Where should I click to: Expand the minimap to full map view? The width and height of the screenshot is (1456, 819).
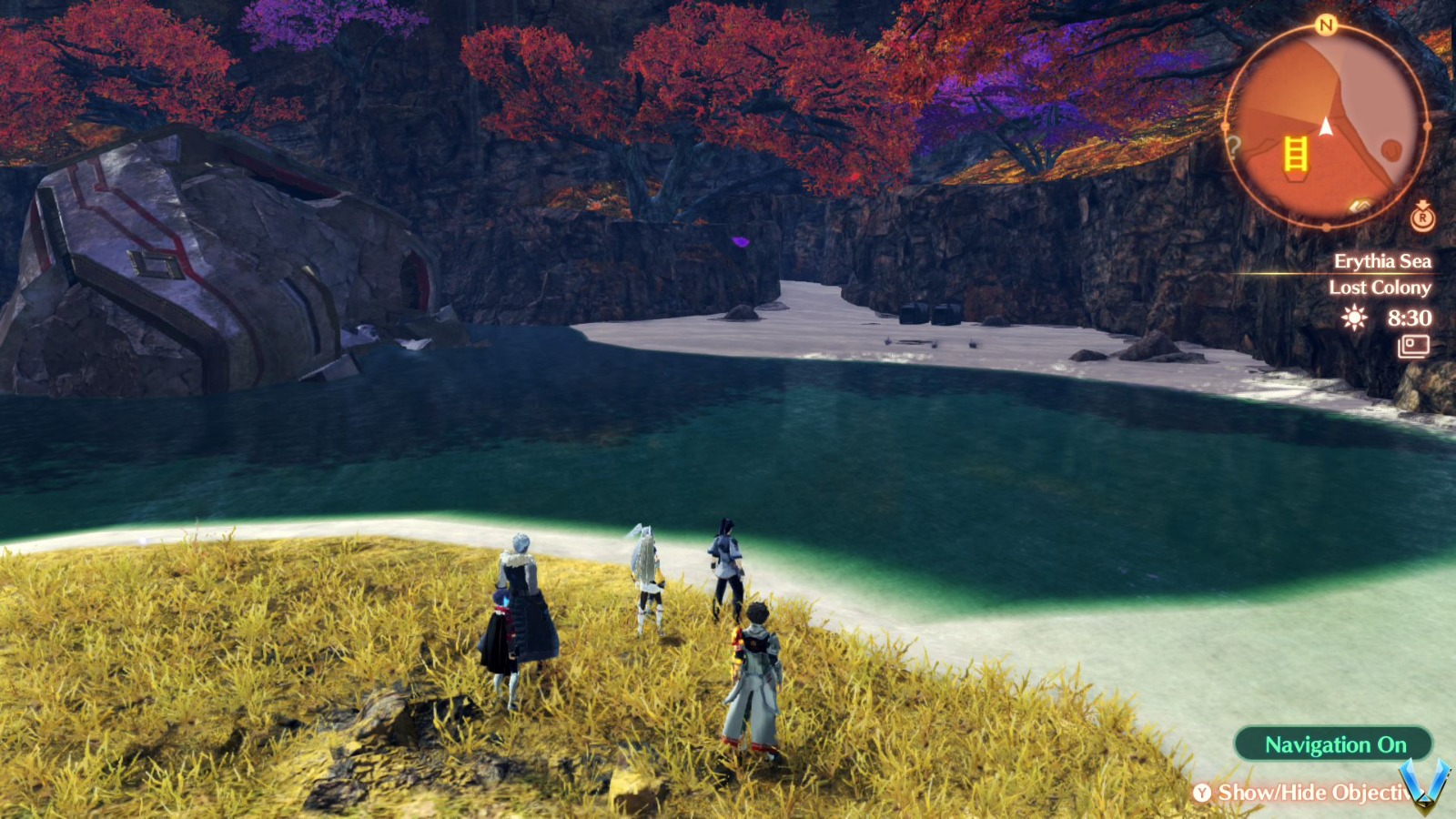(x=1329, y=123)
